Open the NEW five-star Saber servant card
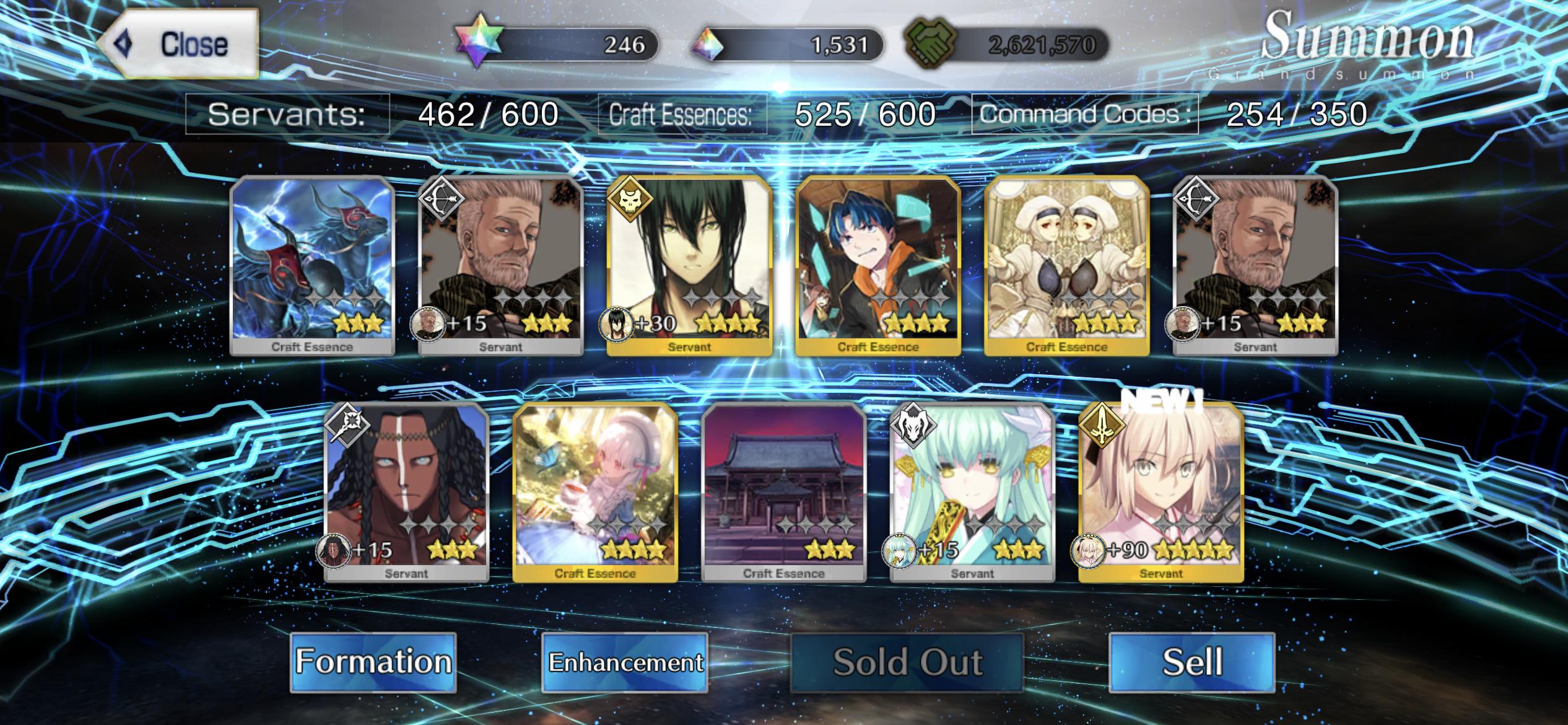1568x725 pixels. pos(1161,492)
